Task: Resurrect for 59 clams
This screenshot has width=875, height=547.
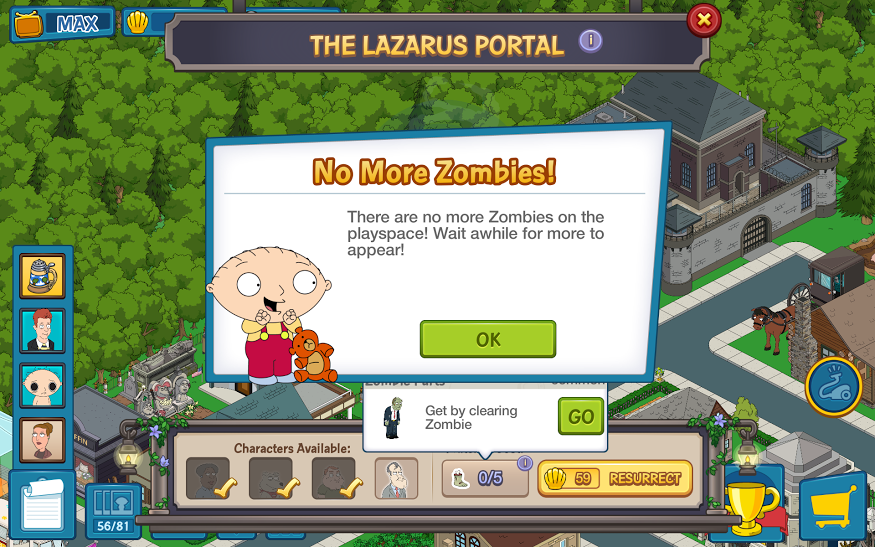Action: (x=615, y=479)
